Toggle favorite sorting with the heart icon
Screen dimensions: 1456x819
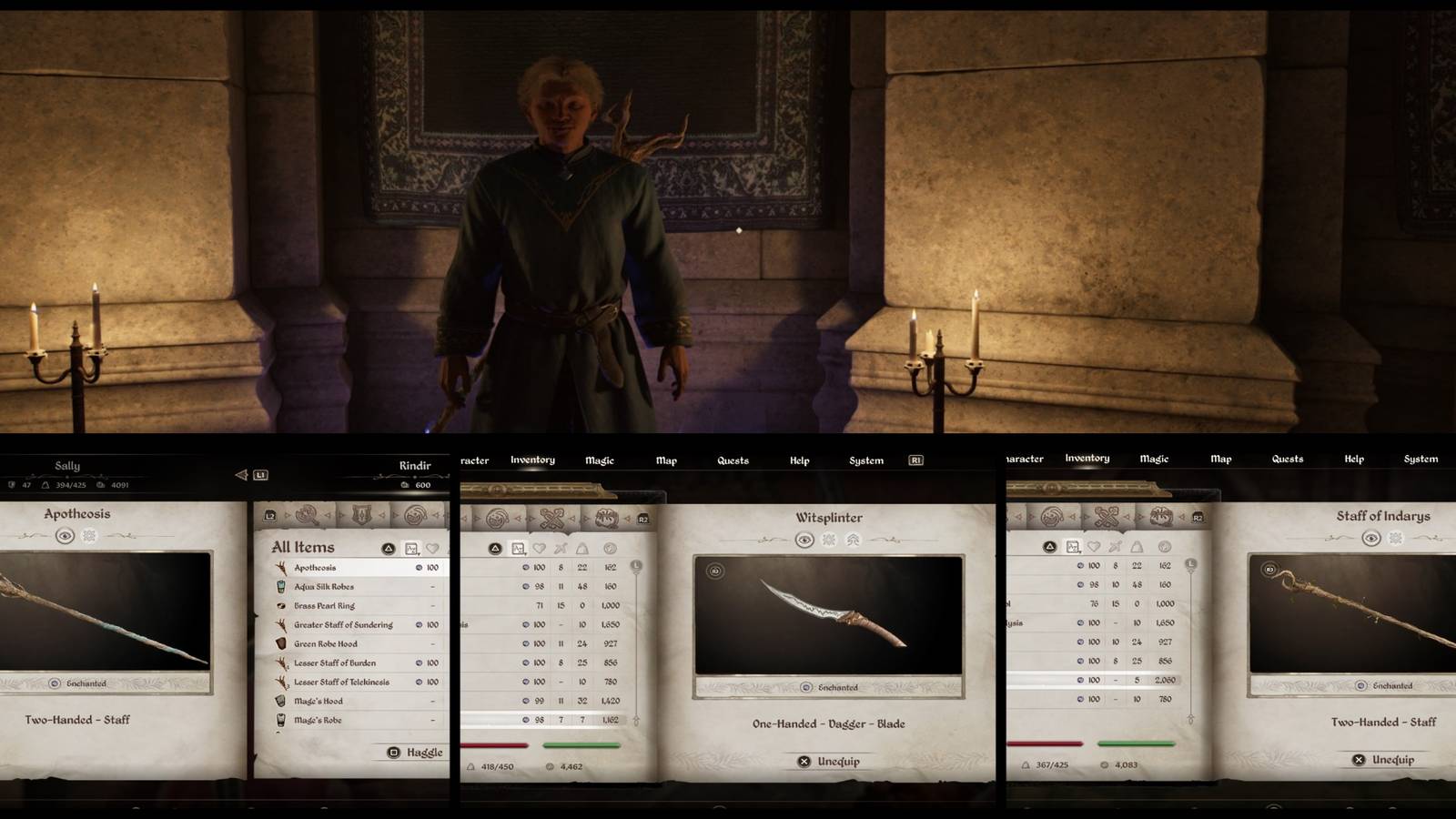coord(540,548)
